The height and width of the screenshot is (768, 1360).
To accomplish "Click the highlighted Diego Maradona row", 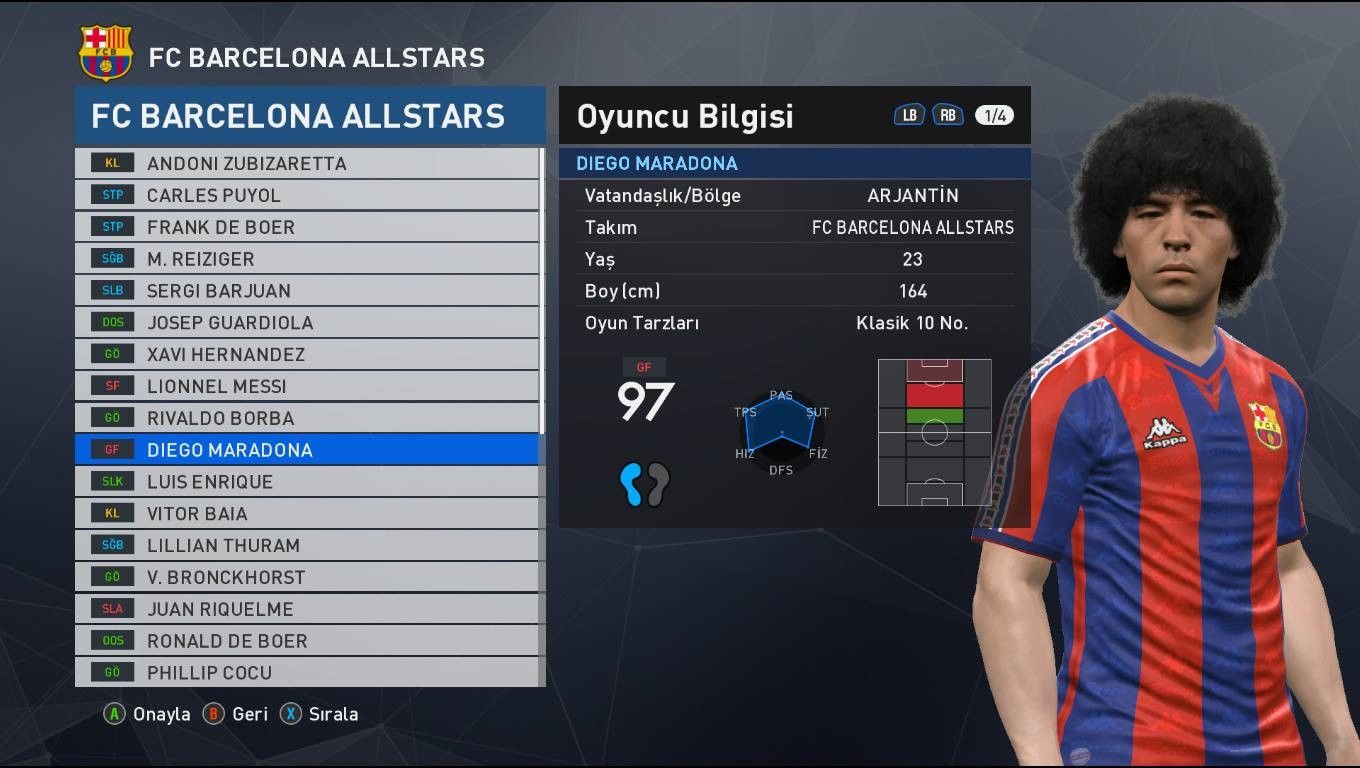I will point(307,450).
